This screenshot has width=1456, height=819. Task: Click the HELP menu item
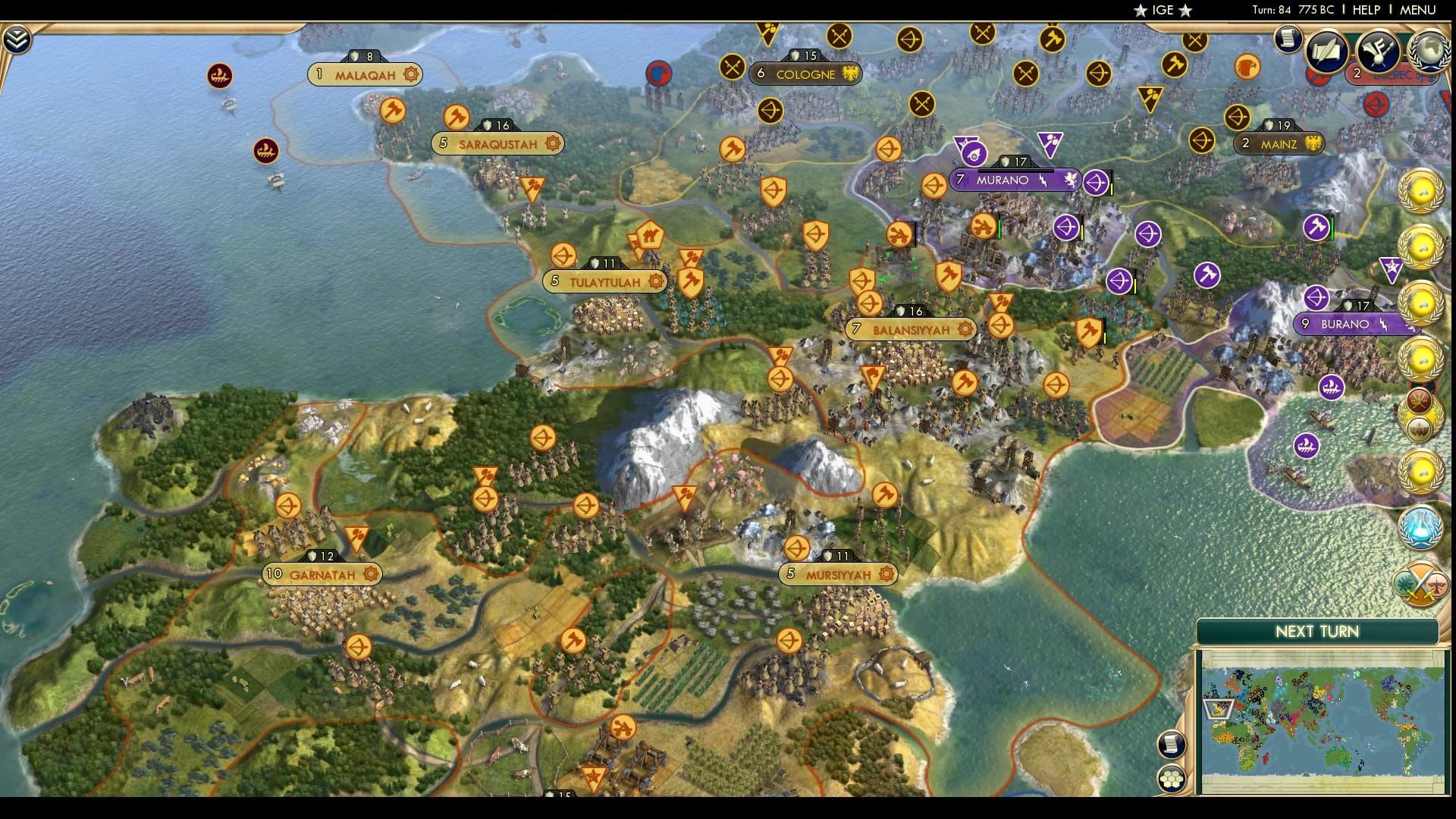point(1367,10)
